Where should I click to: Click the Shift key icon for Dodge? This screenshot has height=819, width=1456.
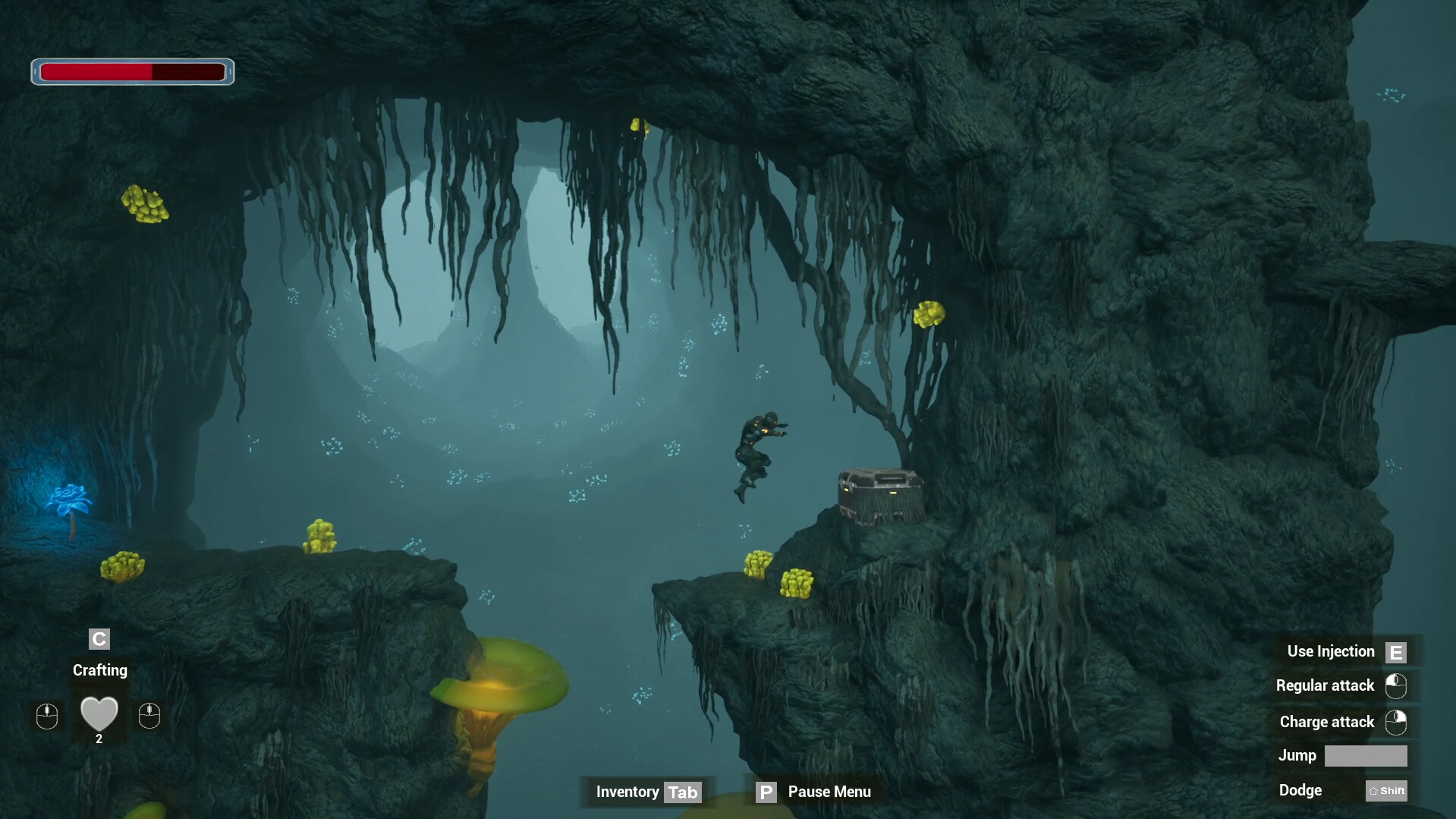tap(1386, 790)
